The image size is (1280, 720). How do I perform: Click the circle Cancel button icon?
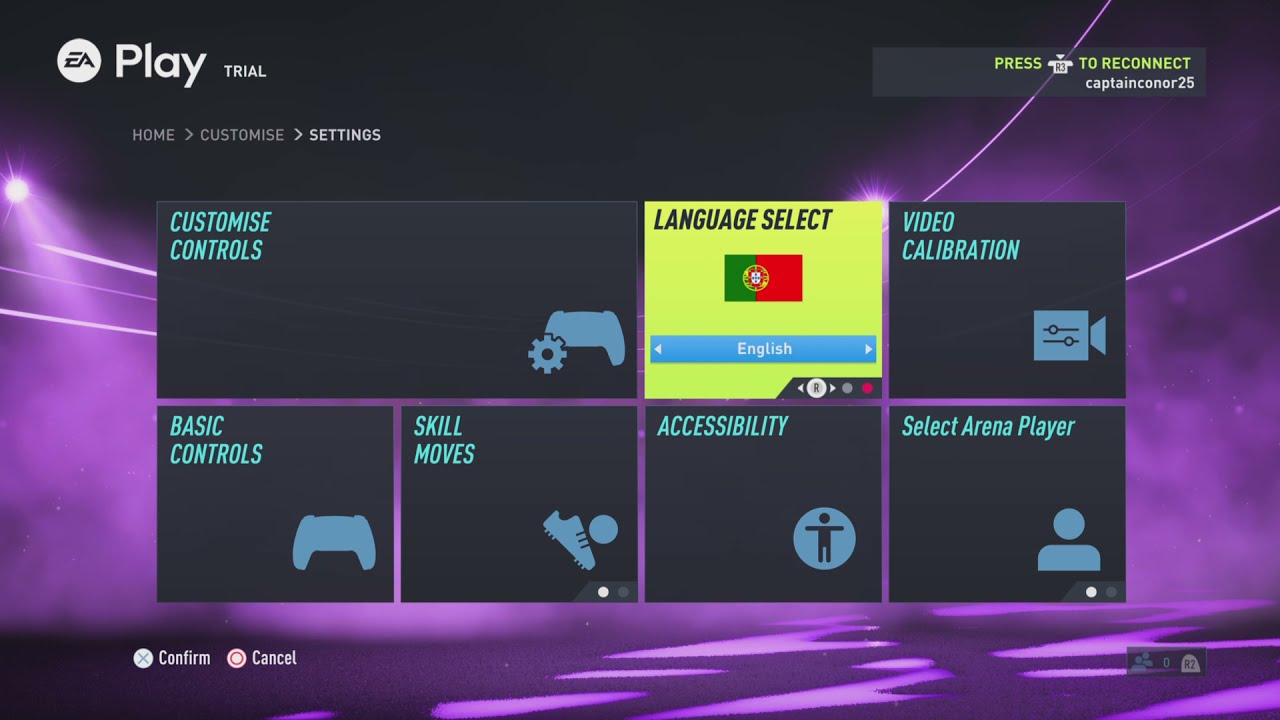tap(237, 658)
